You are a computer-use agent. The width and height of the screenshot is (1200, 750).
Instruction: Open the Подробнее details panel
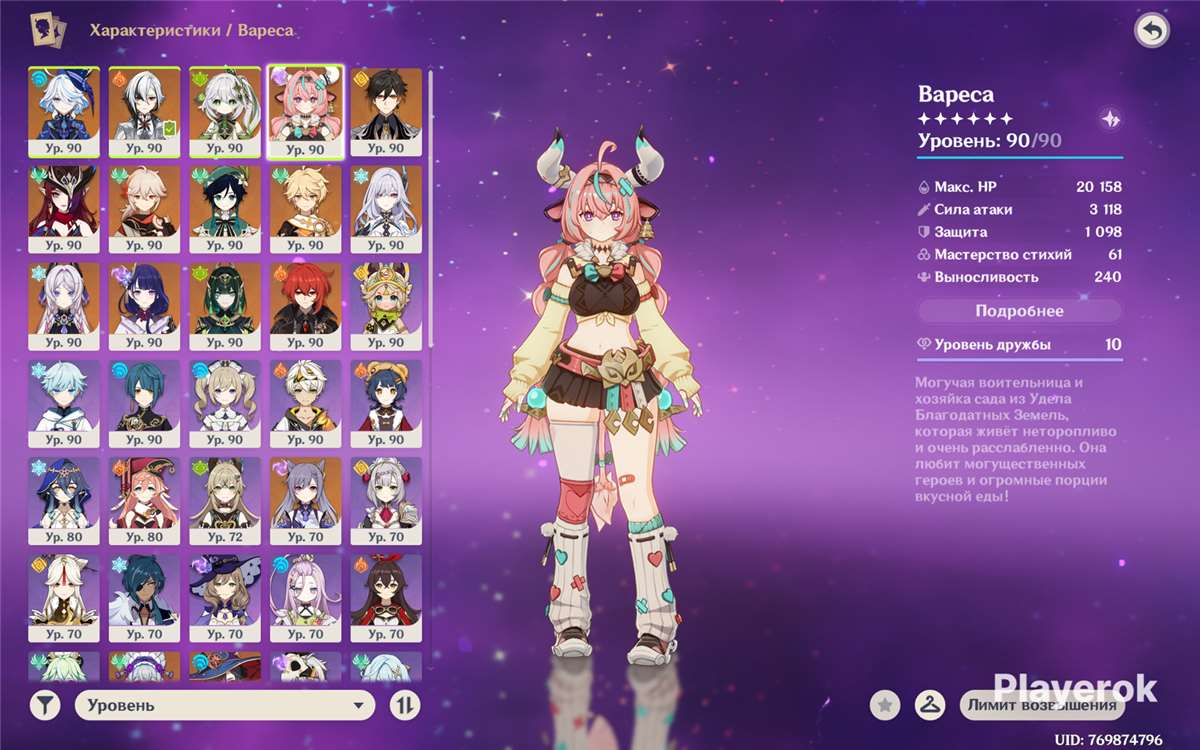(x=1019, y=311)
